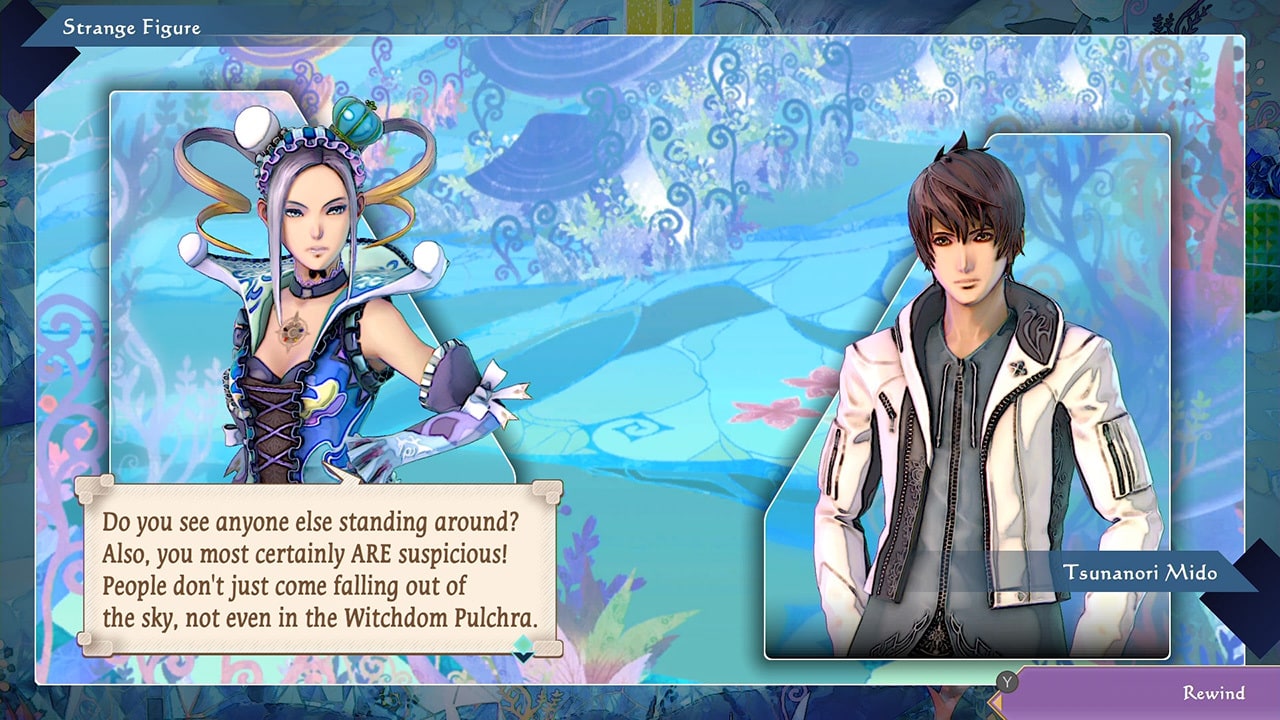Toggle the dialogue text window visibility

[320, 565]
